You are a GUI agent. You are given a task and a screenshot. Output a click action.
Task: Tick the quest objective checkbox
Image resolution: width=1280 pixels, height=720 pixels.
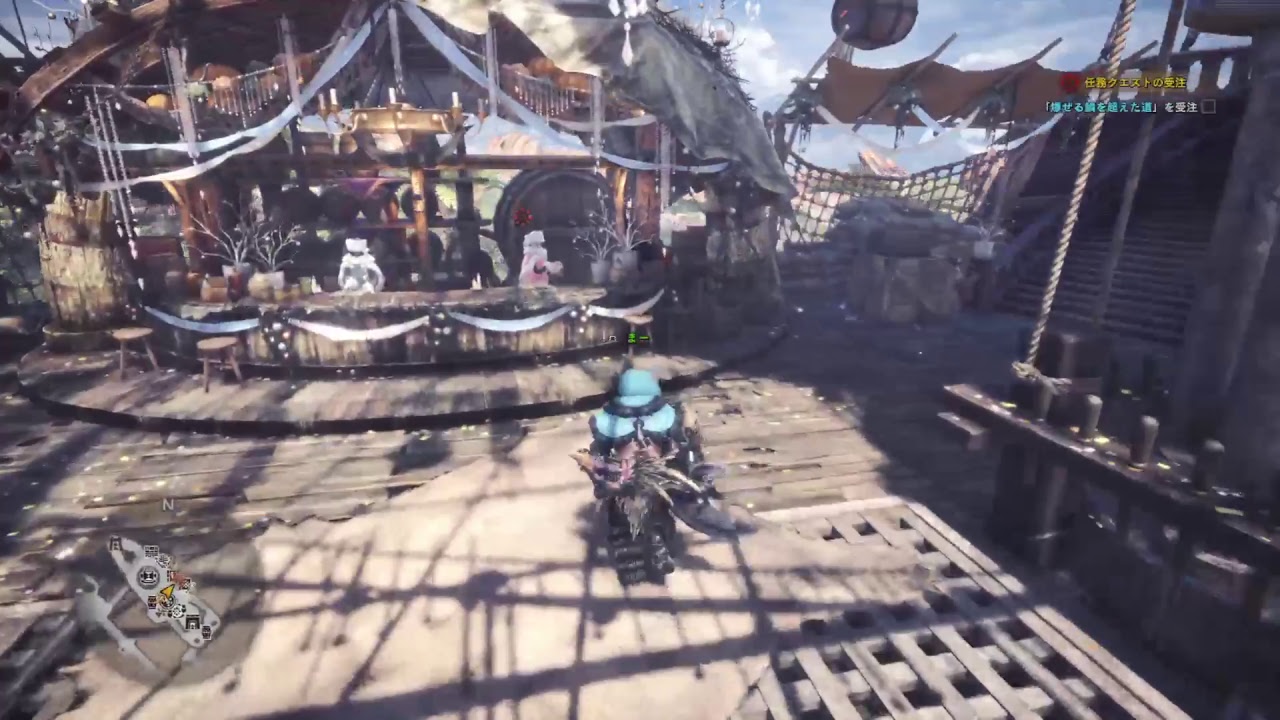click(1209, 106)
